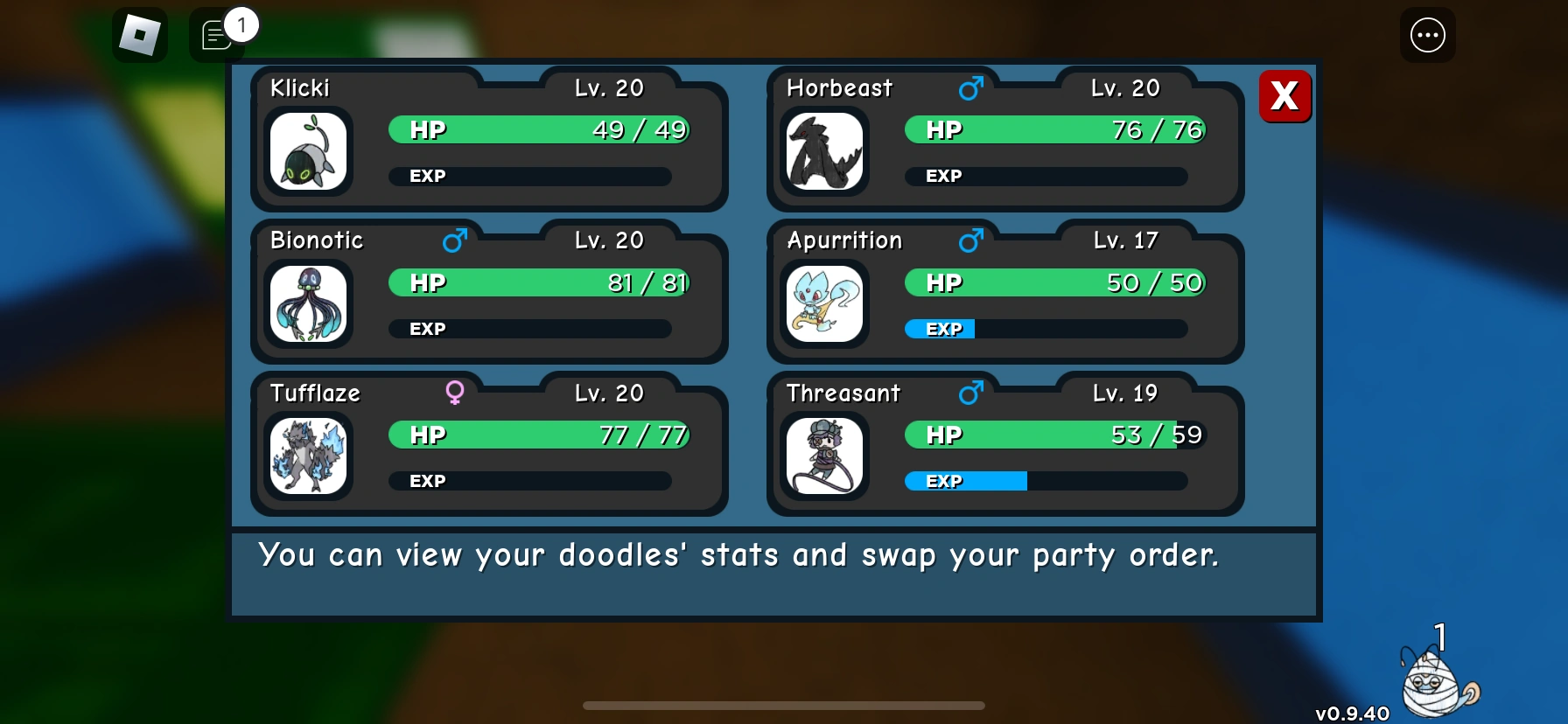Select Bionotic's portrait thumbnail

point(308,304)
